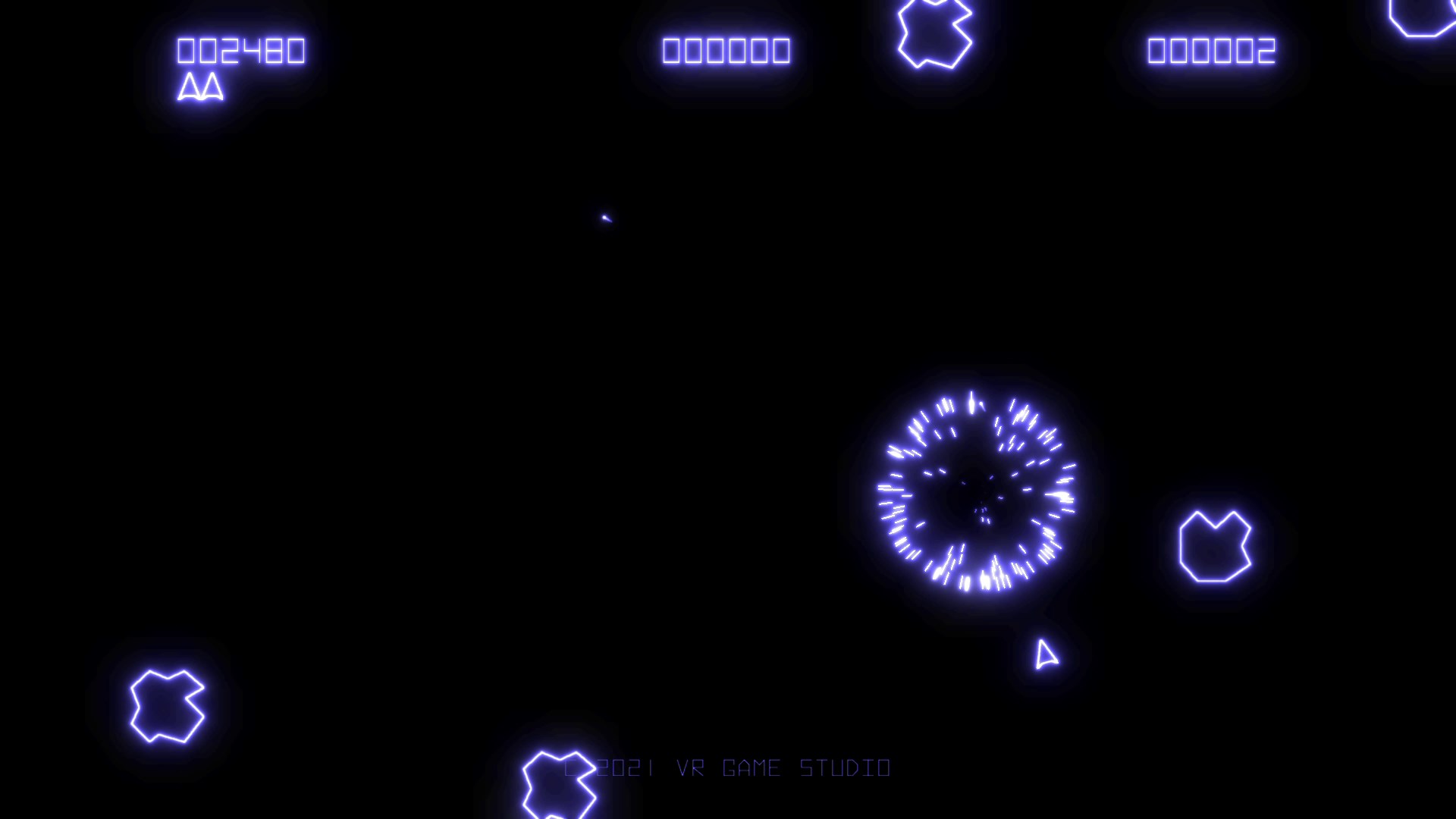Viewport: 1456px width, 819px height.
Task: Click the score reading 002480
Action: click(x=240, y=51)
